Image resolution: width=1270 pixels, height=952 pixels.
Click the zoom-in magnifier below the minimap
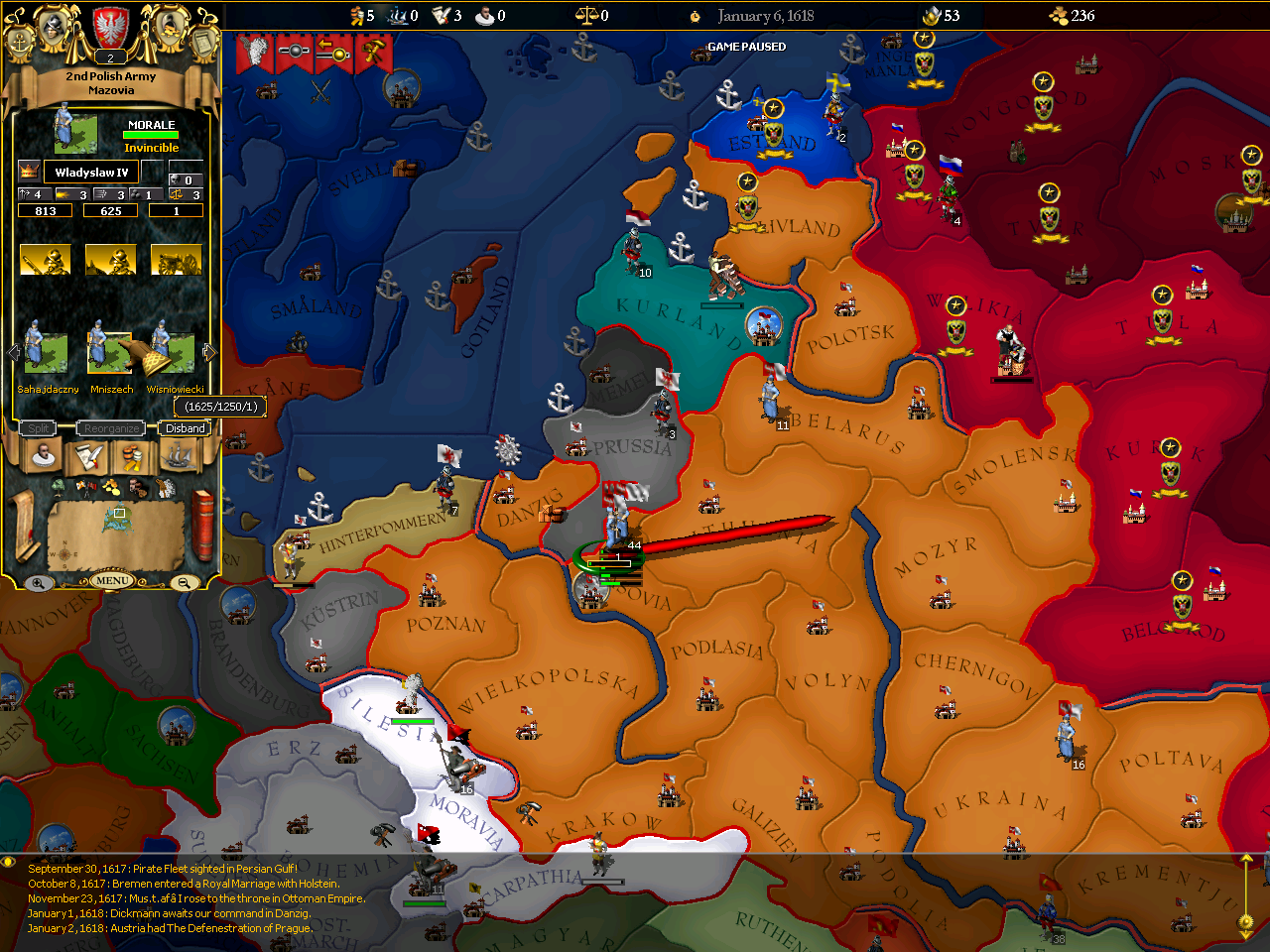coord(38,582)
